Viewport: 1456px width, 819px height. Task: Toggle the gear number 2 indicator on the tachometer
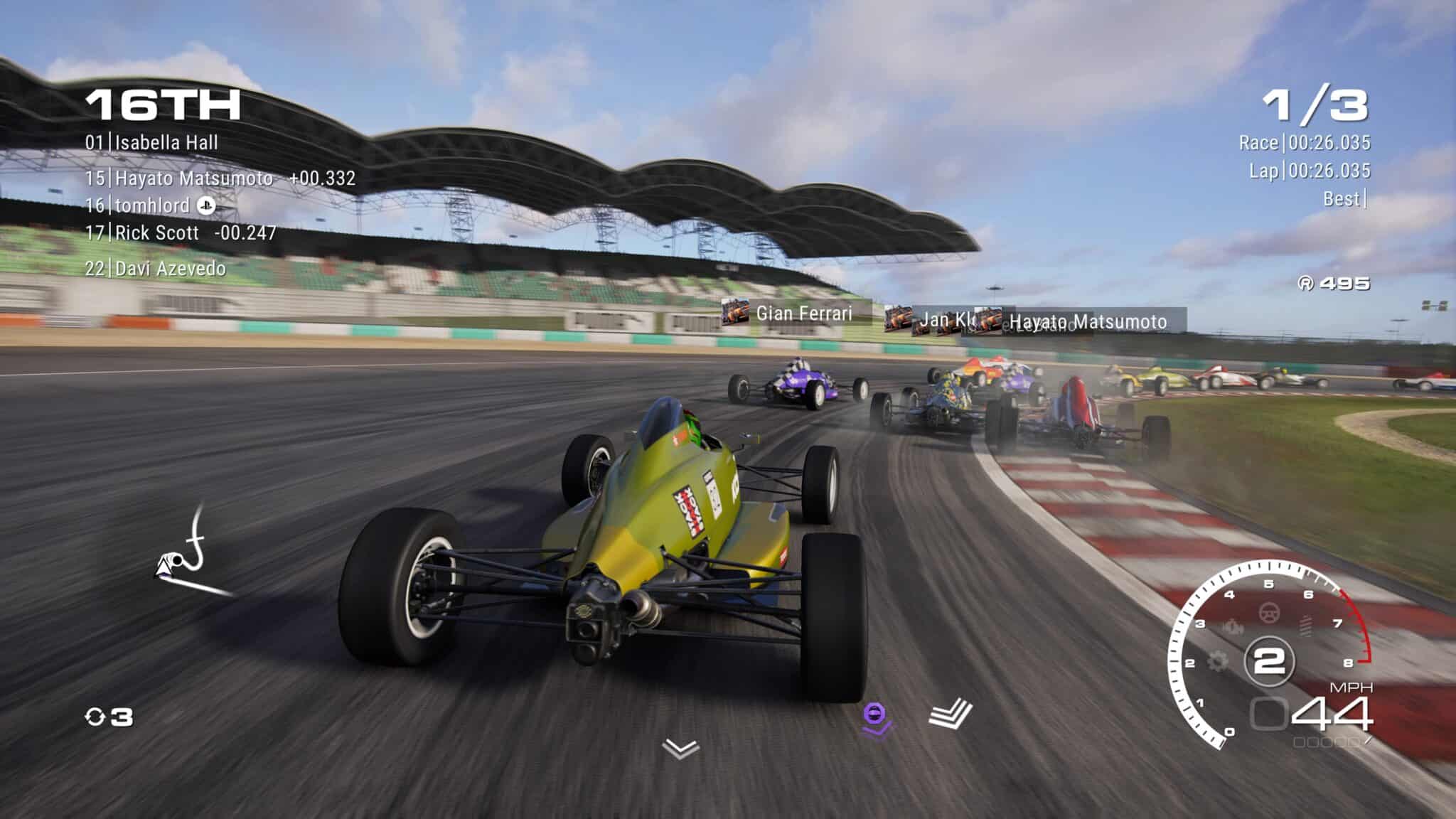(x=1270, y=659)
